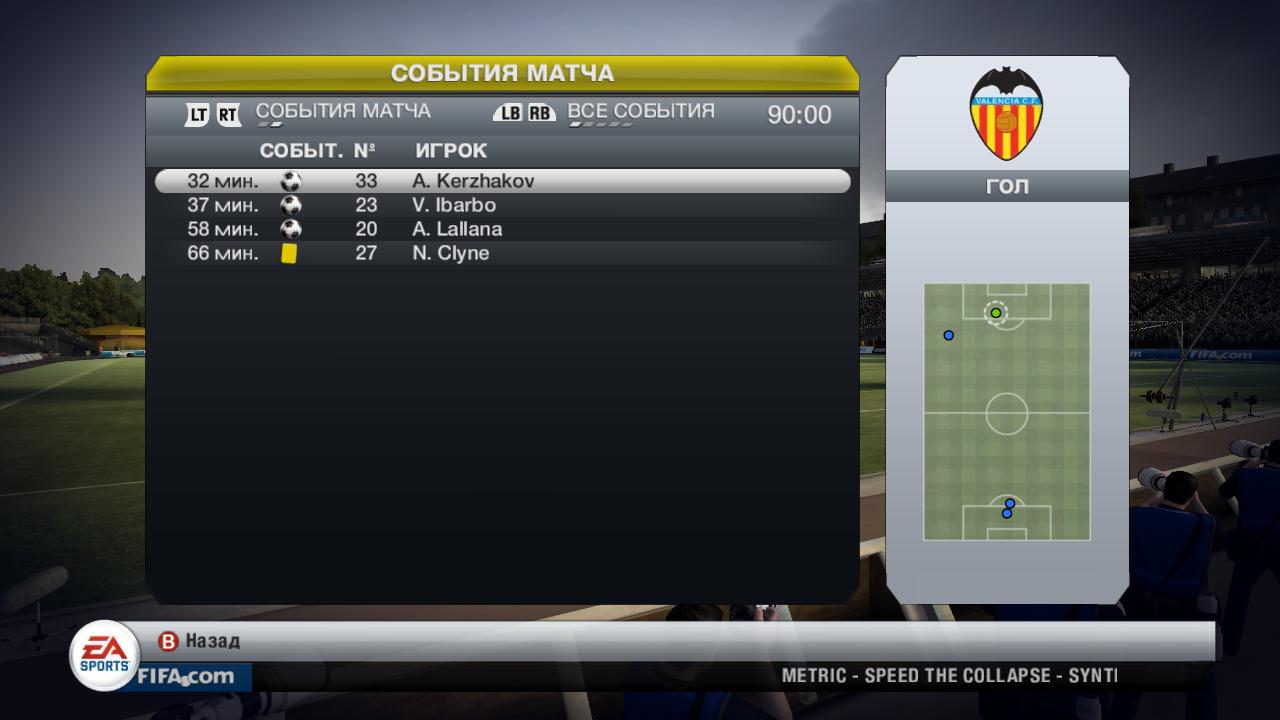Choose the V. Ibarbo goal at 37 minutes
This screenshot has height=720, width=1280.
tap(502, 205)
